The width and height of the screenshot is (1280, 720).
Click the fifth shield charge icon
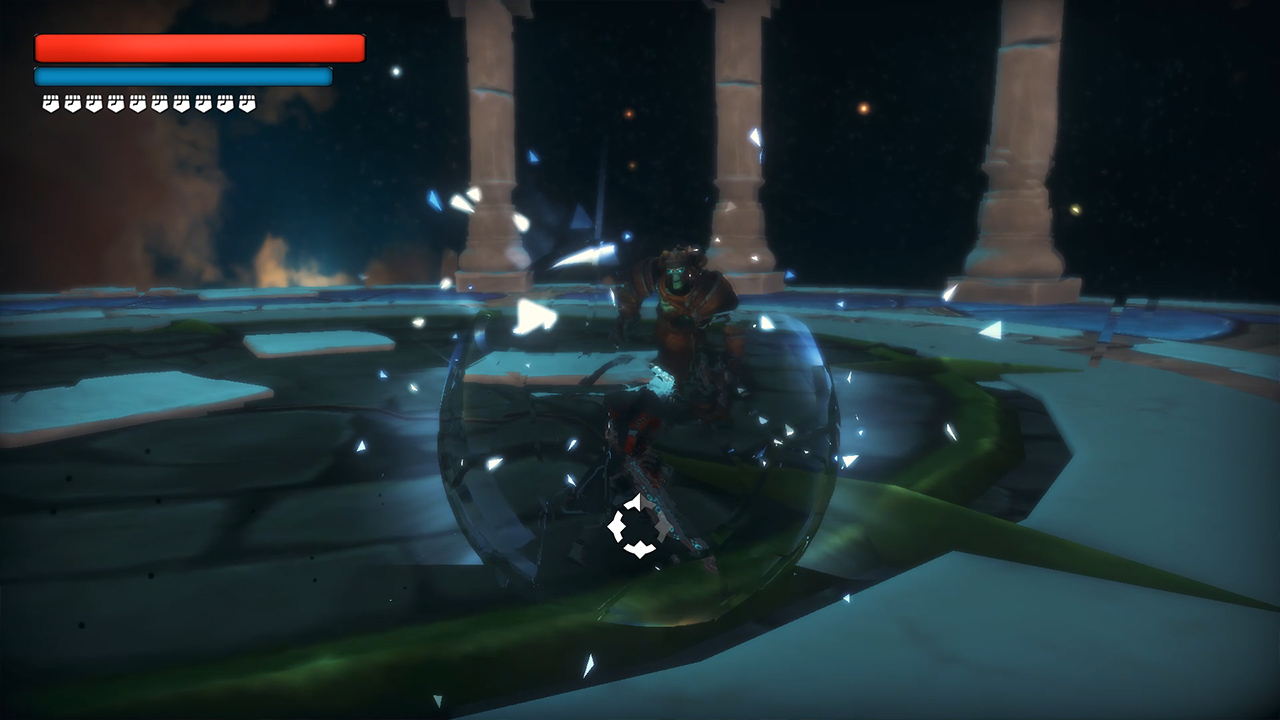point(136,103)
